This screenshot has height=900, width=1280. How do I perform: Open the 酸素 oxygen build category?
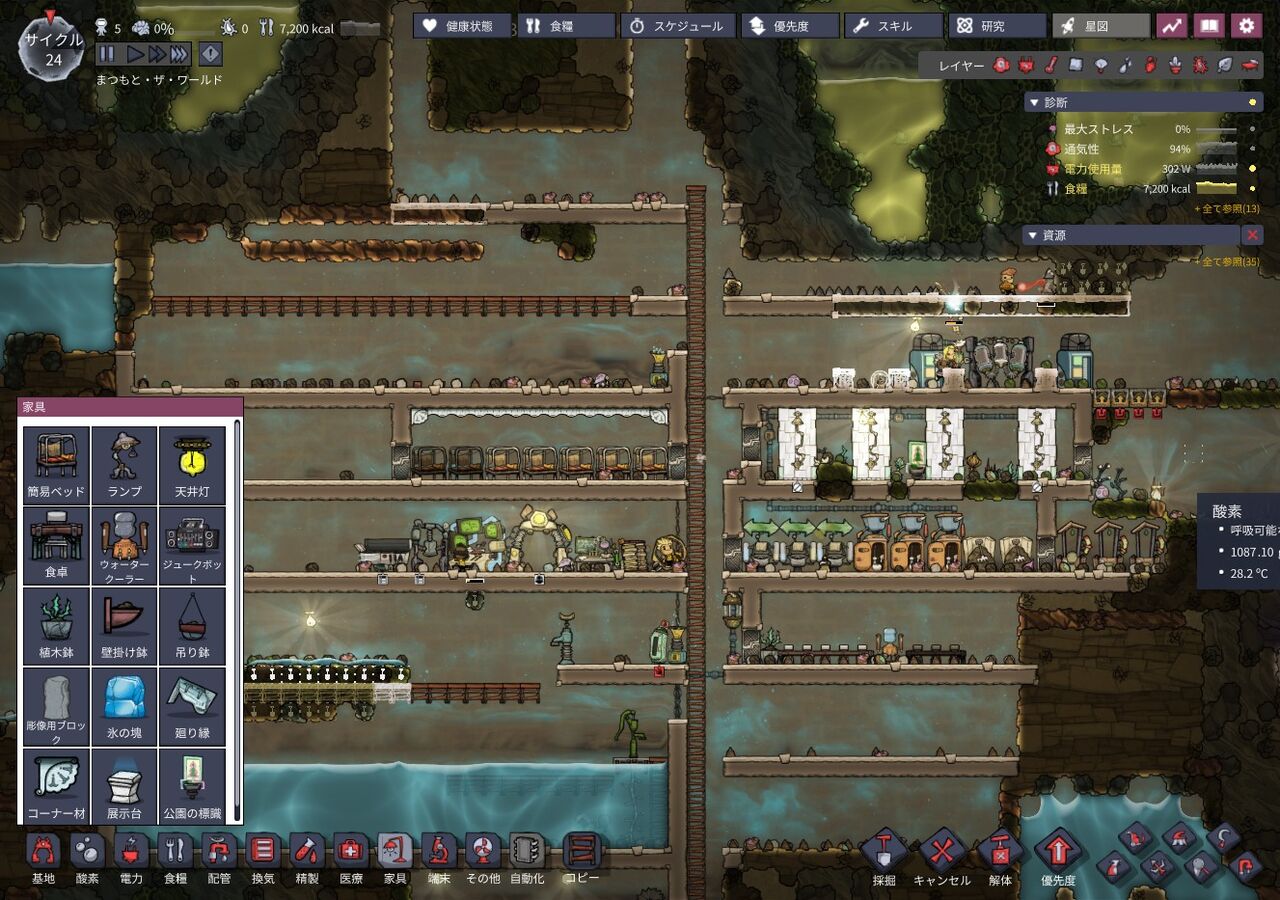tap(87, 859)
